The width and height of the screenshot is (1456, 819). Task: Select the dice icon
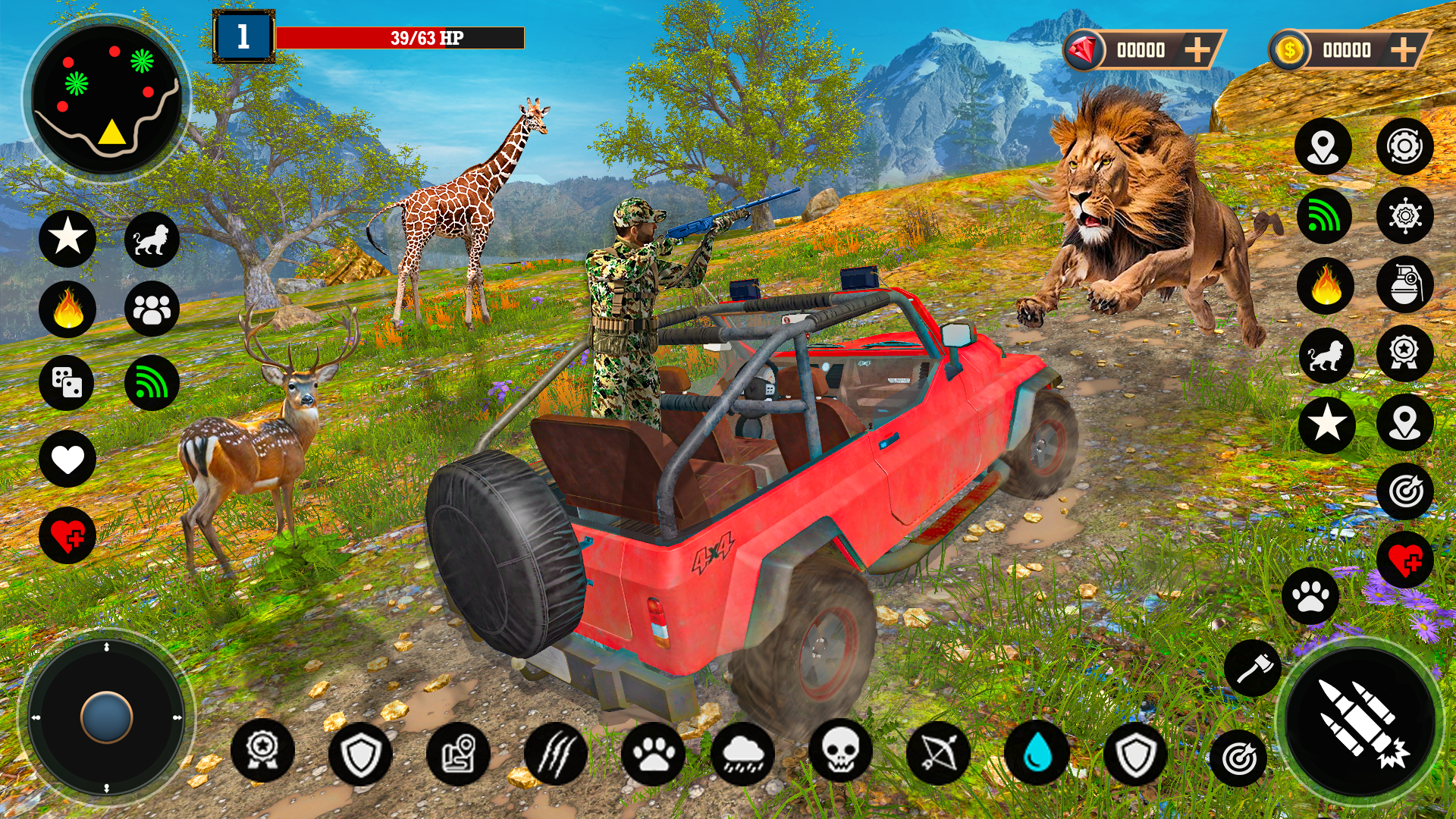coord(67,382)
